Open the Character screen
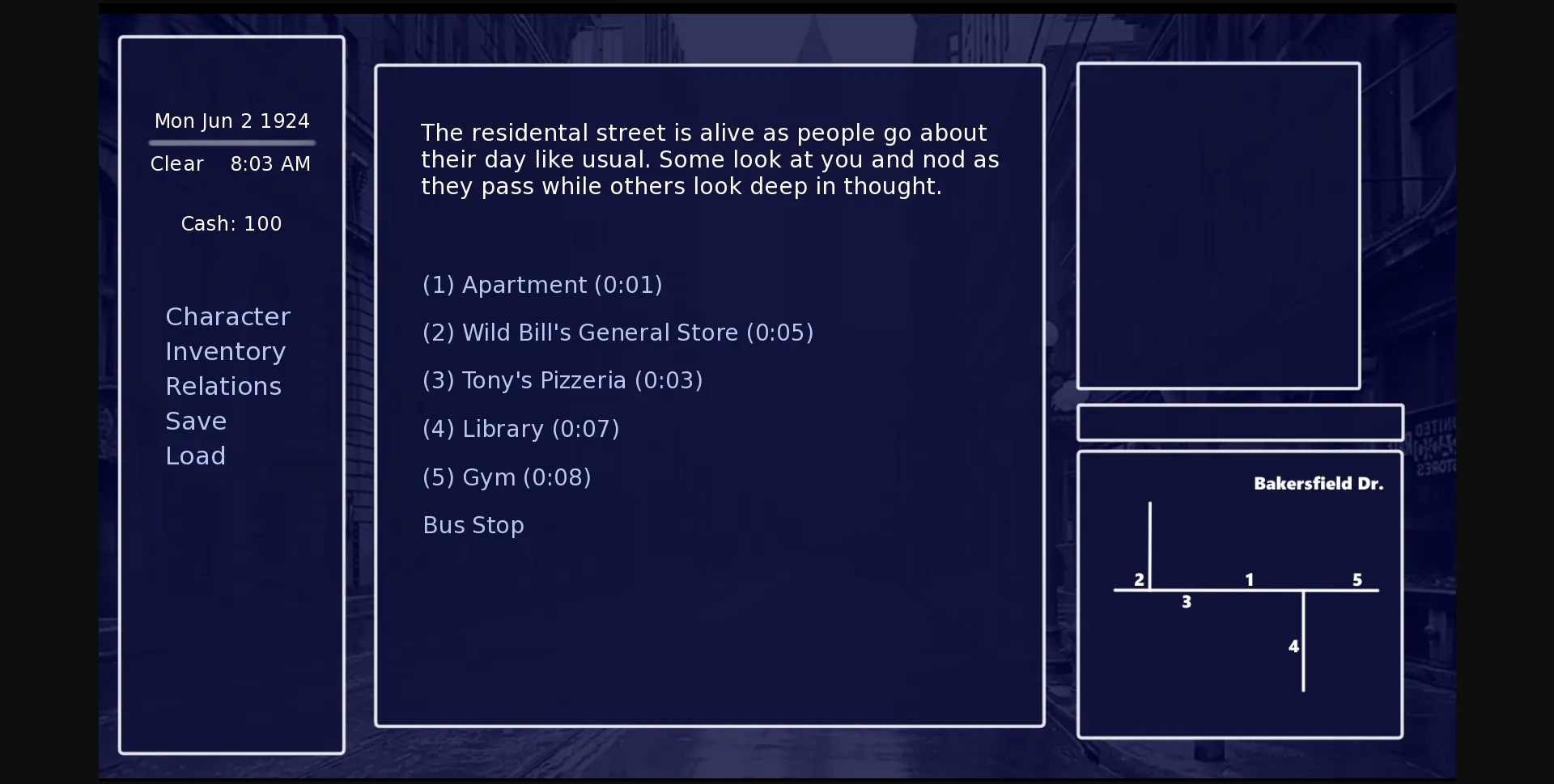 227,316
